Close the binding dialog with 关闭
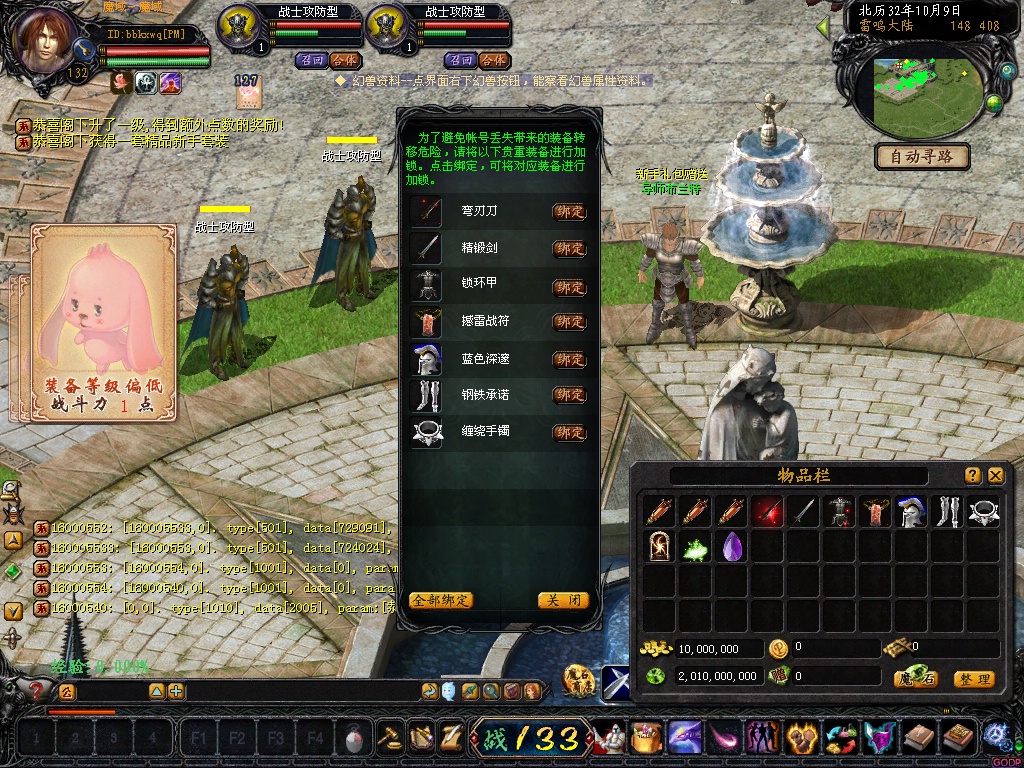1024x768 pixels. (562, 601)
